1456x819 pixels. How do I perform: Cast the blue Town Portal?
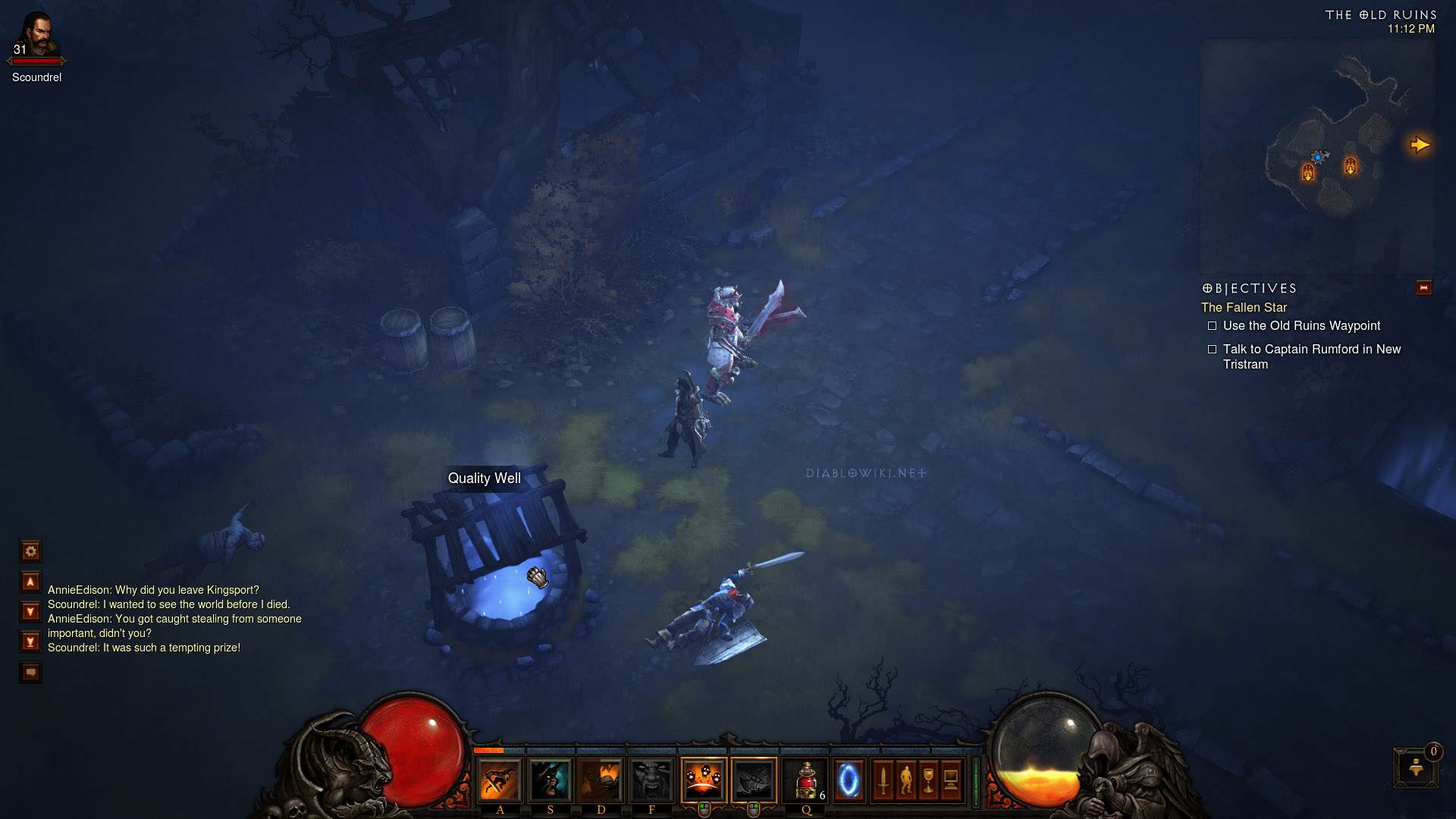point(849,780)
